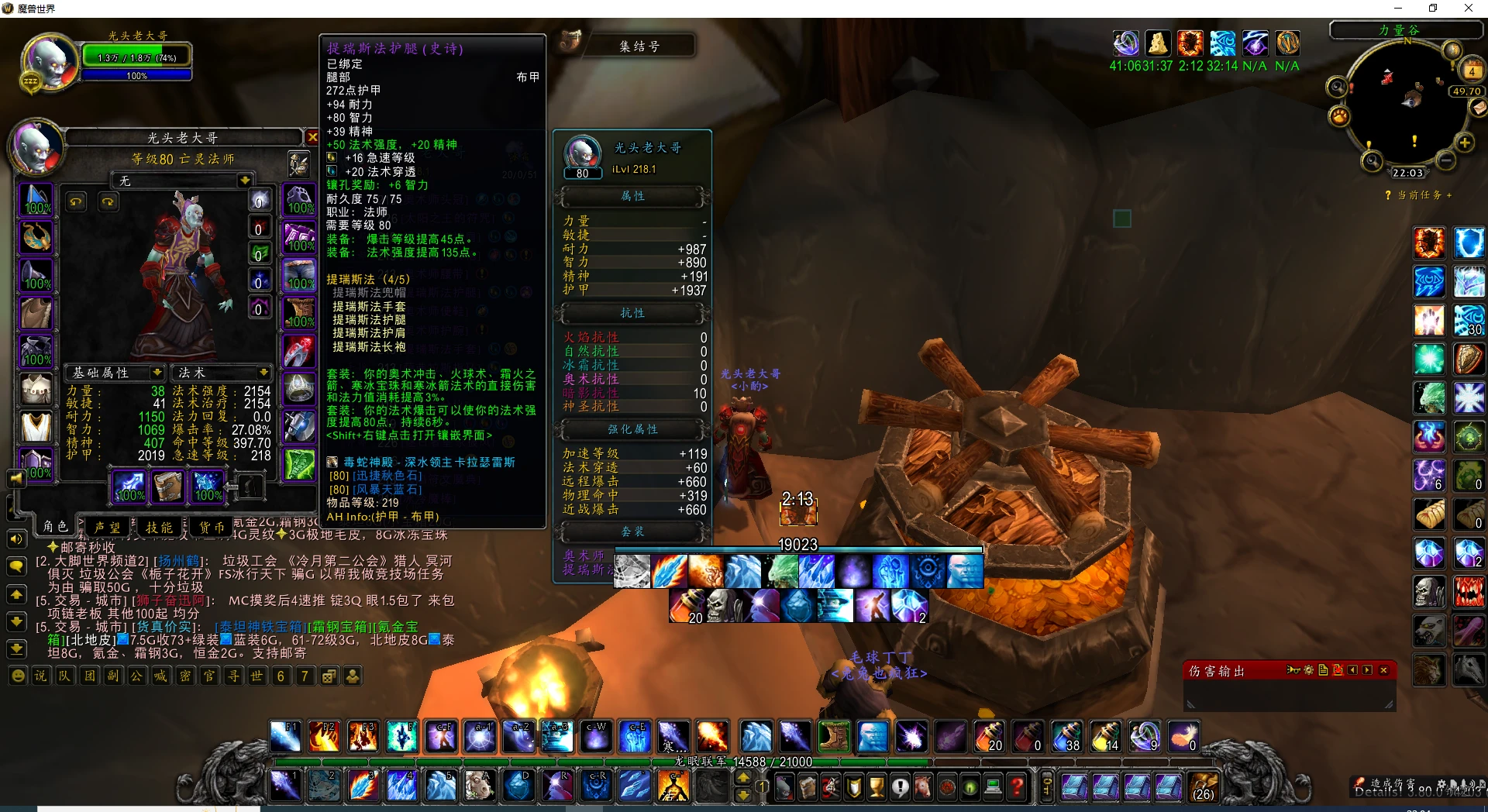The width and height of the screenshot is (1488, 812).
Task: Click the 光头老大哥 player portrait
Action: coord(49,60)
